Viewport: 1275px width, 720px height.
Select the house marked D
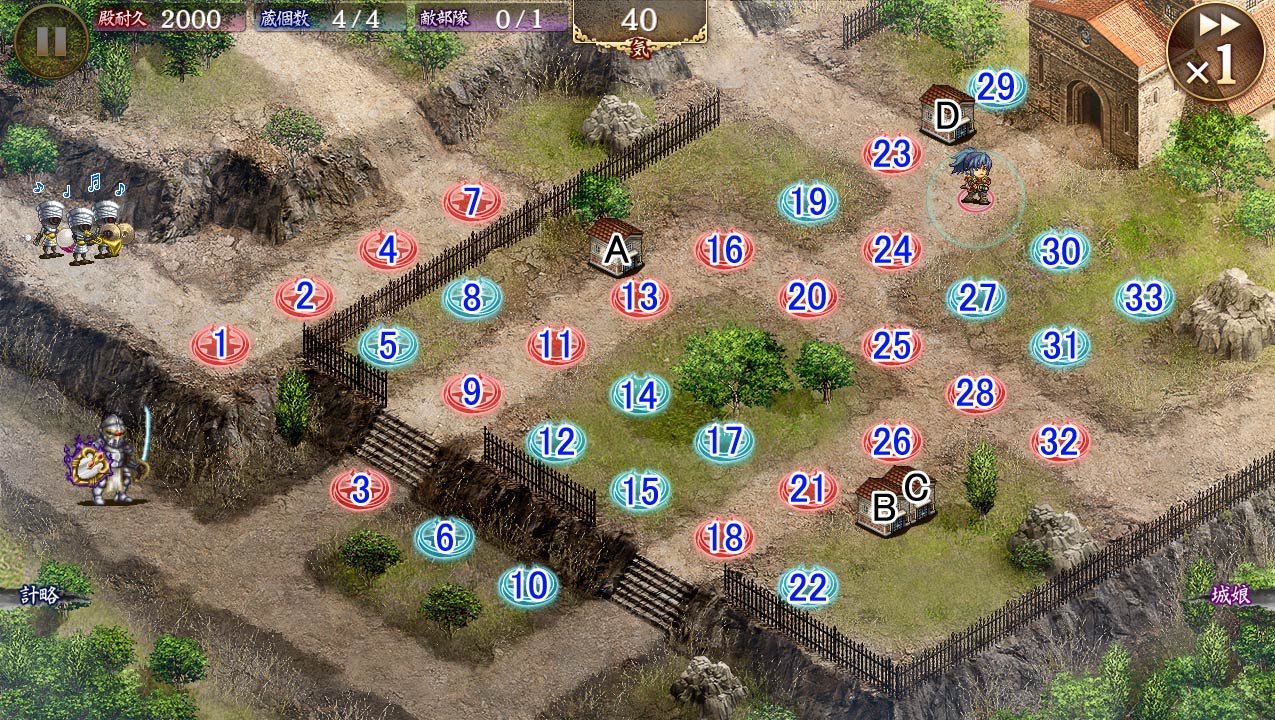coord(946,113)
